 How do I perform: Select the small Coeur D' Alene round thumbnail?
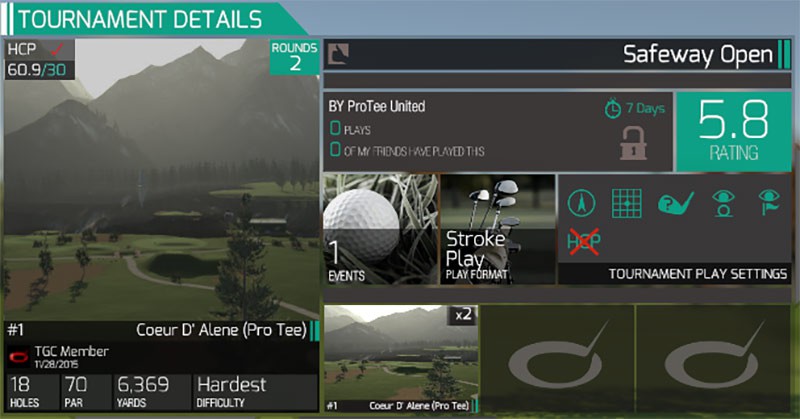[x=401, y=358]
